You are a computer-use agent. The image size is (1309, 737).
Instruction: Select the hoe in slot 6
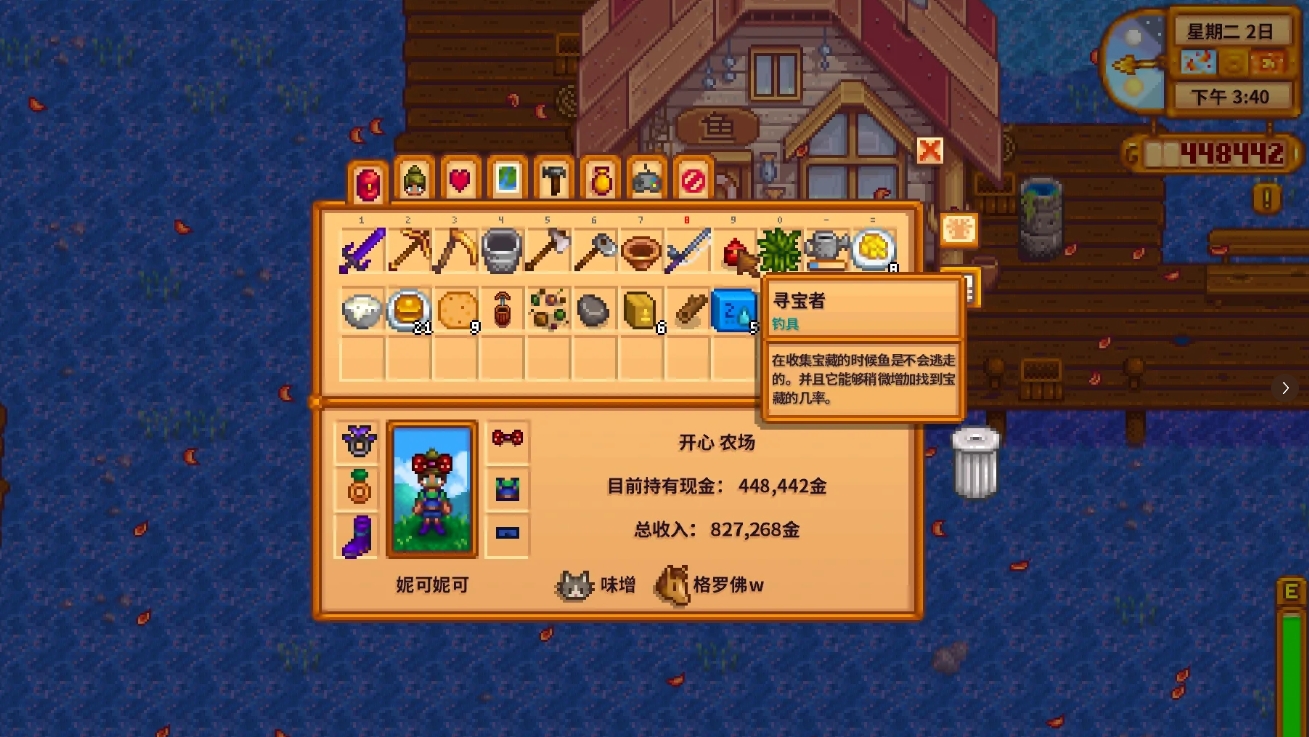[594, 250]
